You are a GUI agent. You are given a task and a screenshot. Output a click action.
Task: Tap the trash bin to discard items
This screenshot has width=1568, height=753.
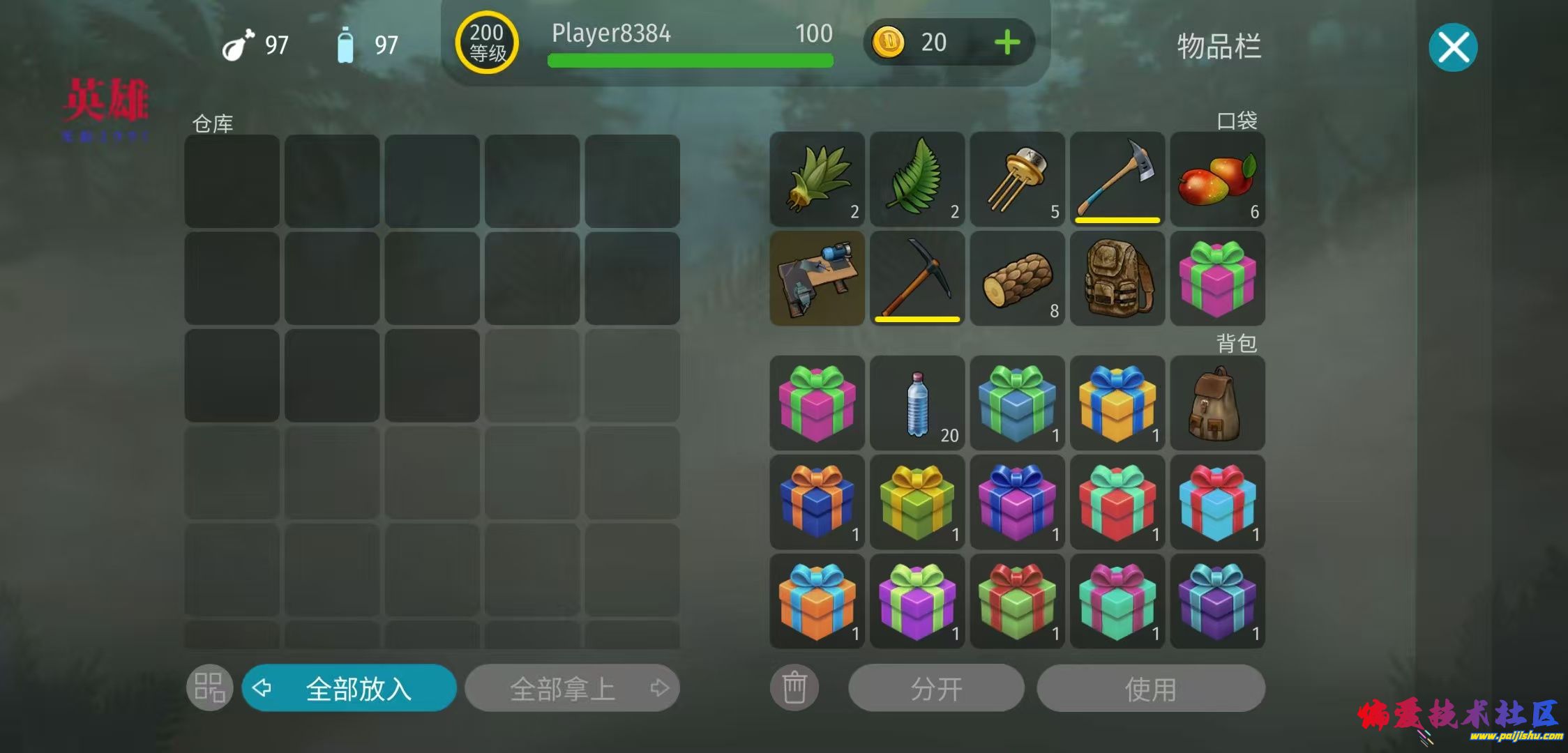tap(794, 687)
